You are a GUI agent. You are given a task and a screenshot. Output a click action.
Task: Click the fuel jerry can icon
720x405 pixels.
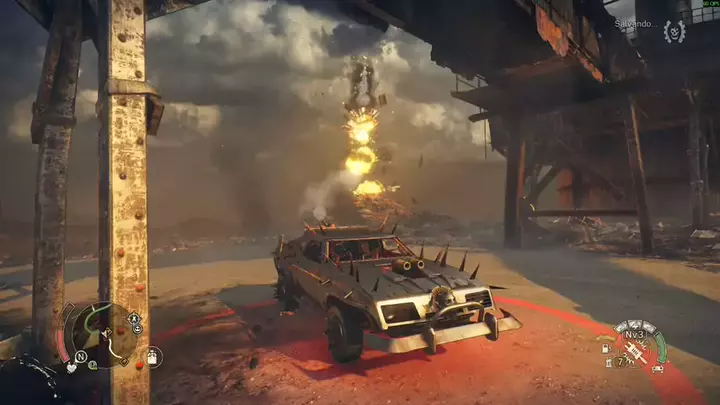604,348
